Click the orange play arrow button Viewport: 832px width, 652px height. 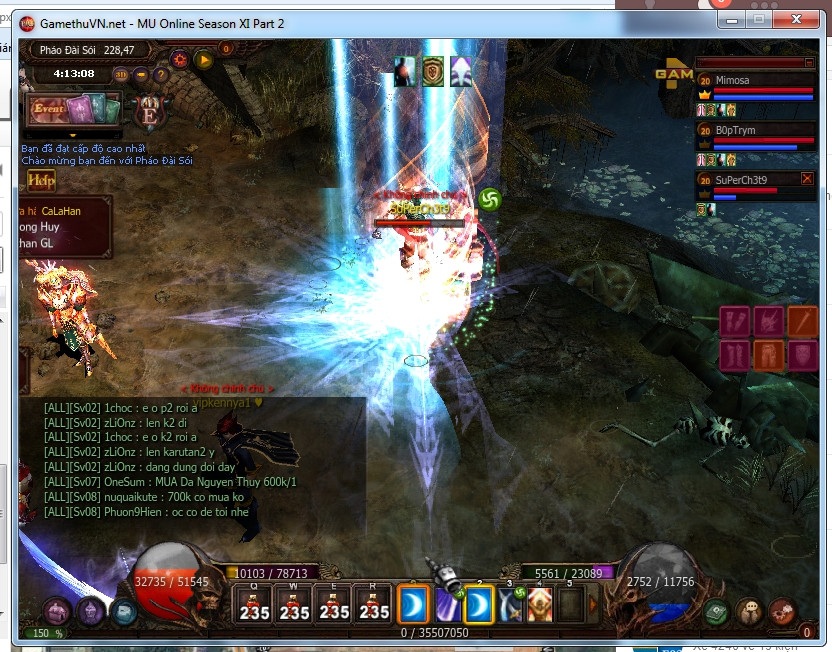pos(204,59)
